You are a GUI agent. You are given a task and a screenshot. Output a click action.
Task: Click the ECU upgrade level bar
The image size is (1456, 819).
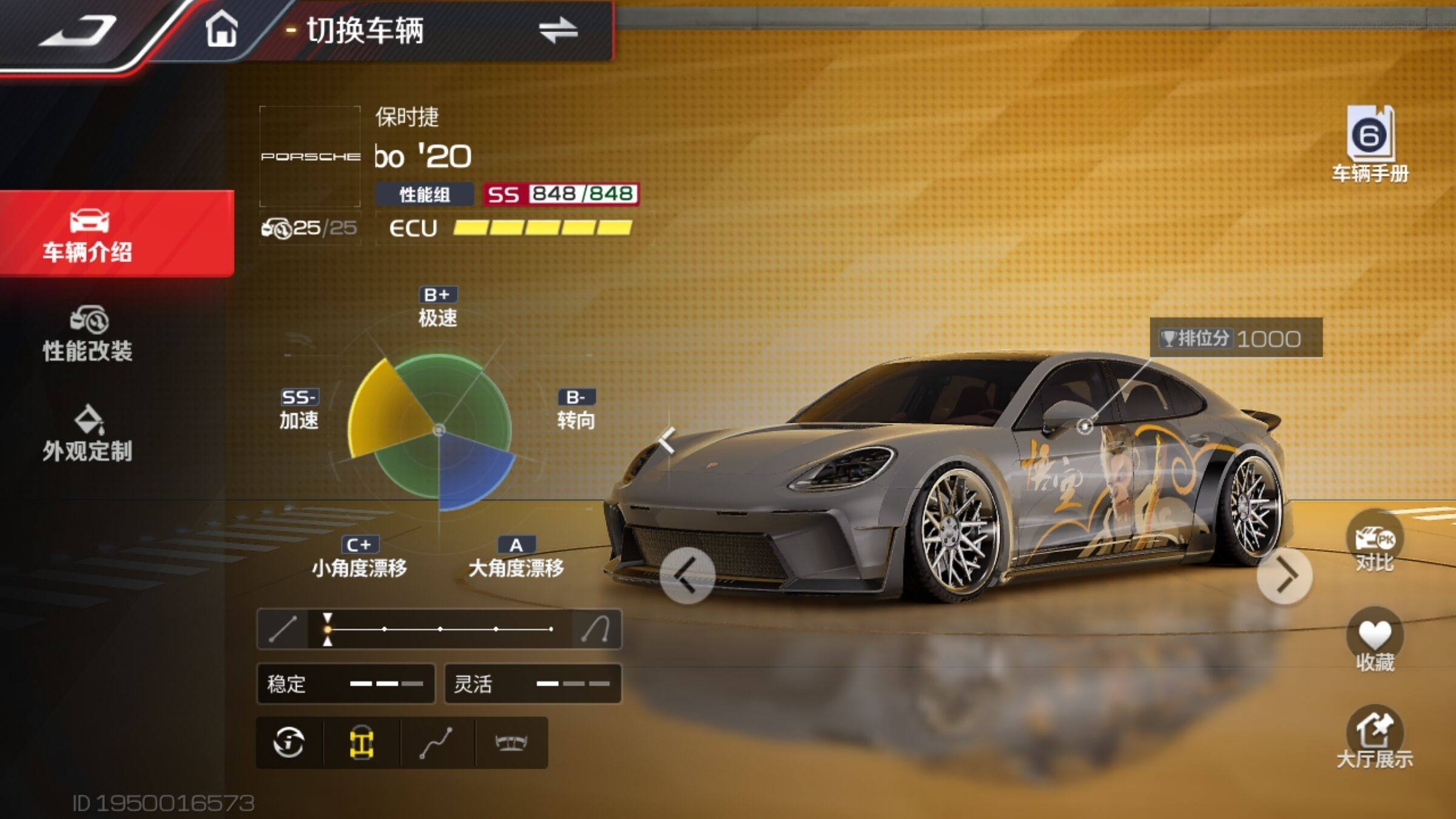coord(542,228)
